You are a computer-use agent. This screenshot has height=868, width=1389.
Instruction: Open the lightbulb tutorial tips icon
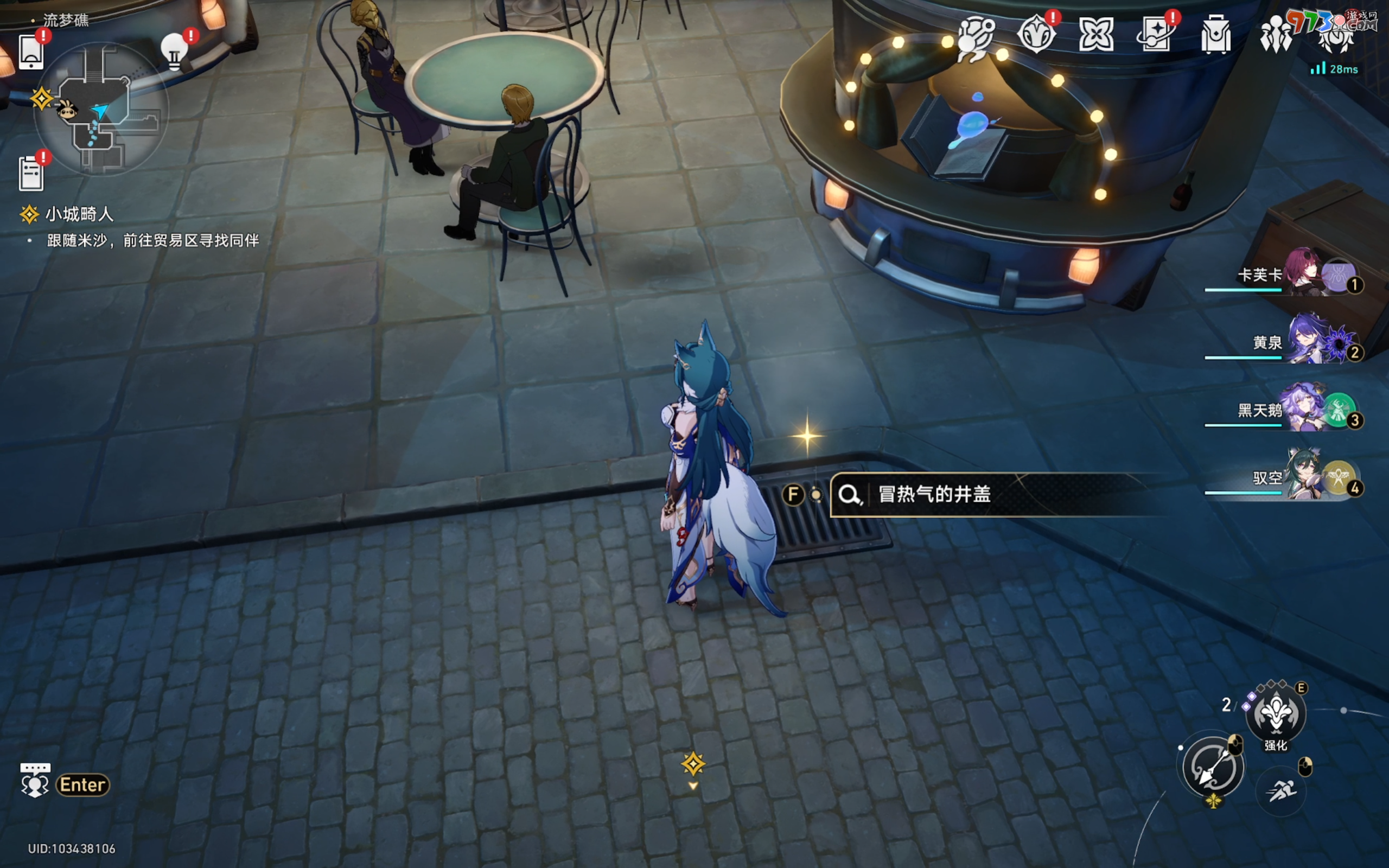pyautogui.click(x=175, y=52)
